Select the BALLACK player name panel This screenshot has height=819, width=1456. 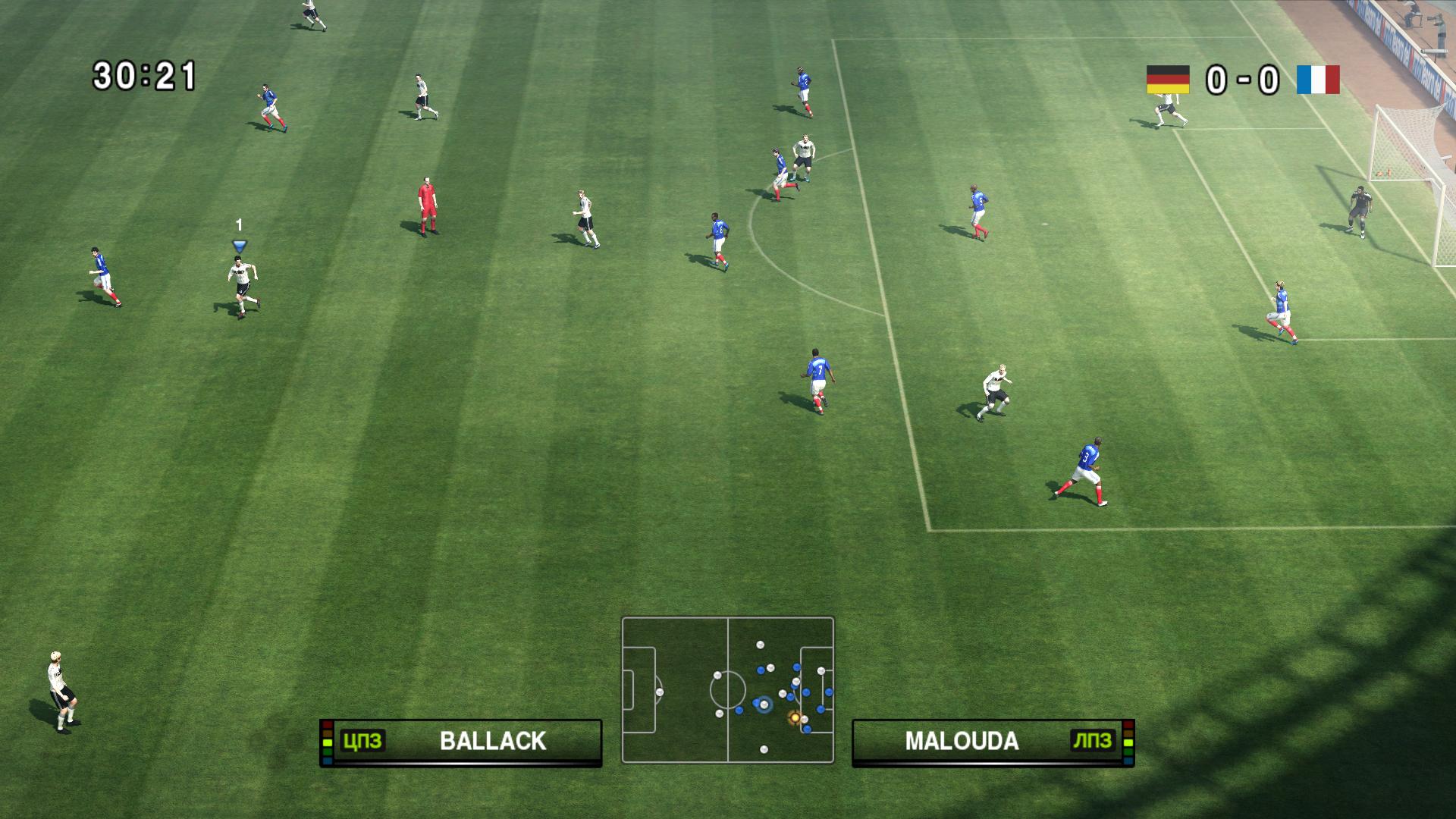tap(461, 742)
